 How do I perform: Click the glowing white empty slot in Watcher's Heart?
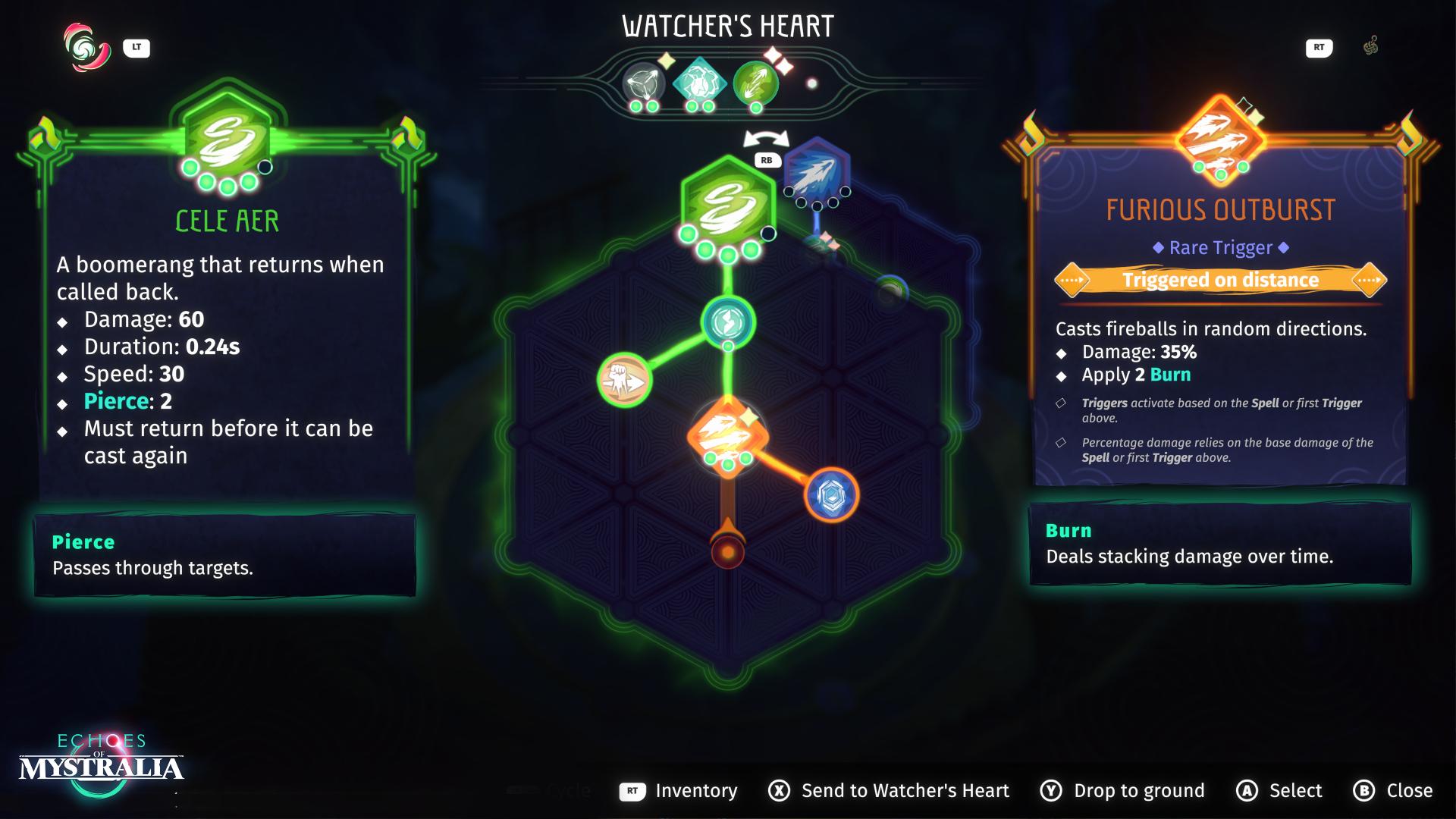811,83
